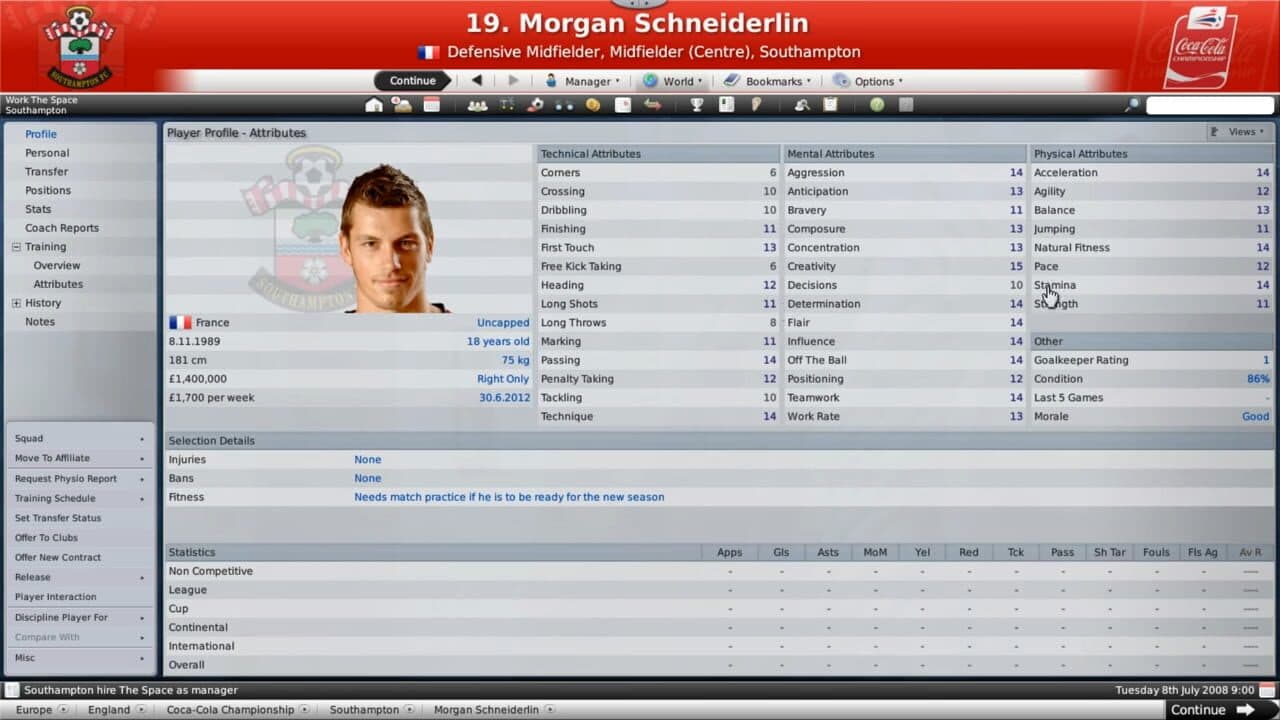Click the Continue button
This screenshot has width=1280, height=720.
point(410,81)
